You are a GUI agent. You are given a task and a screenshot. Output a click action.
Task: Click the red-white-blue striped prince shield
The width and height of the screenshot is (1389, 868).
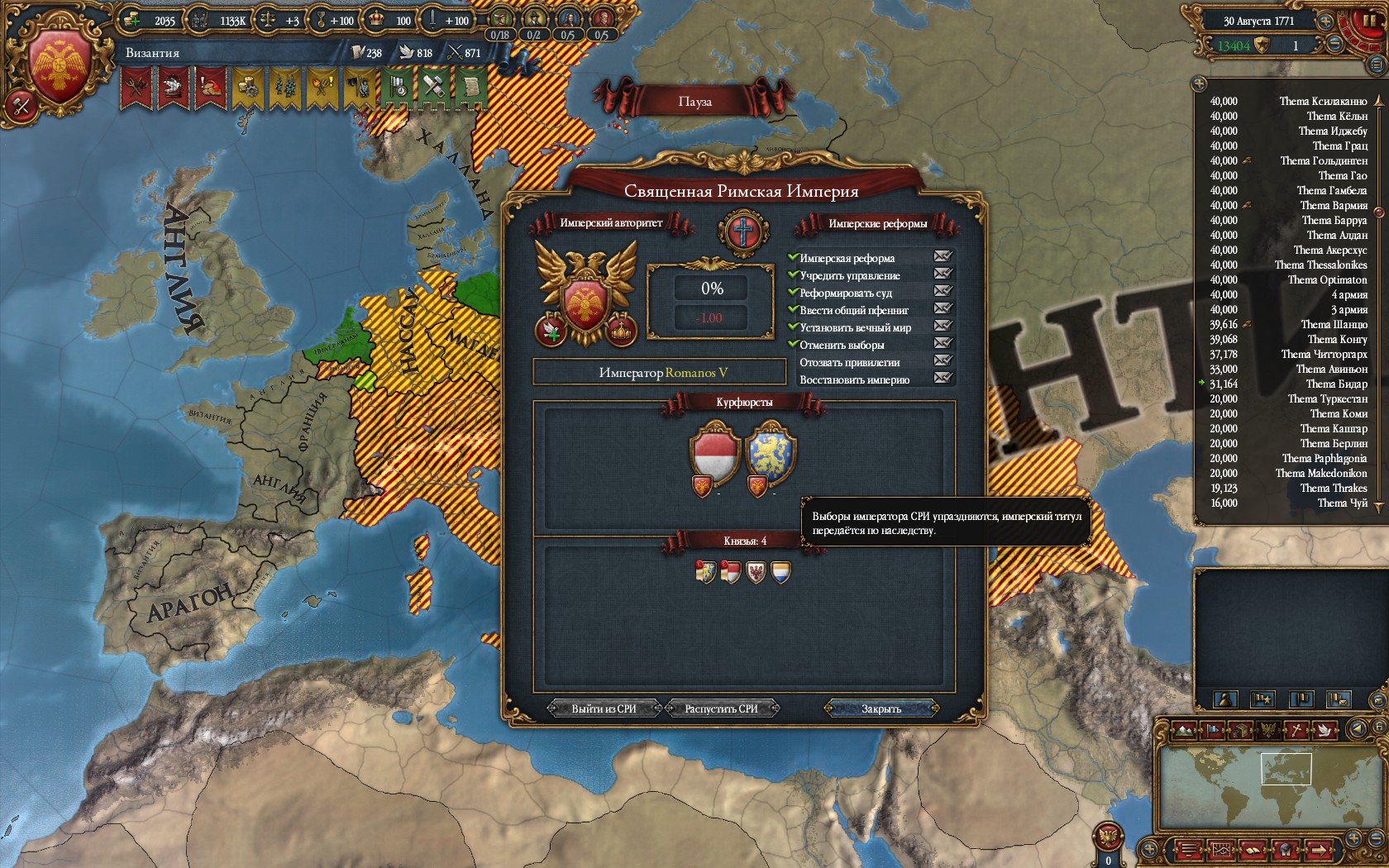pyautogui.click(x=780, y=571)
